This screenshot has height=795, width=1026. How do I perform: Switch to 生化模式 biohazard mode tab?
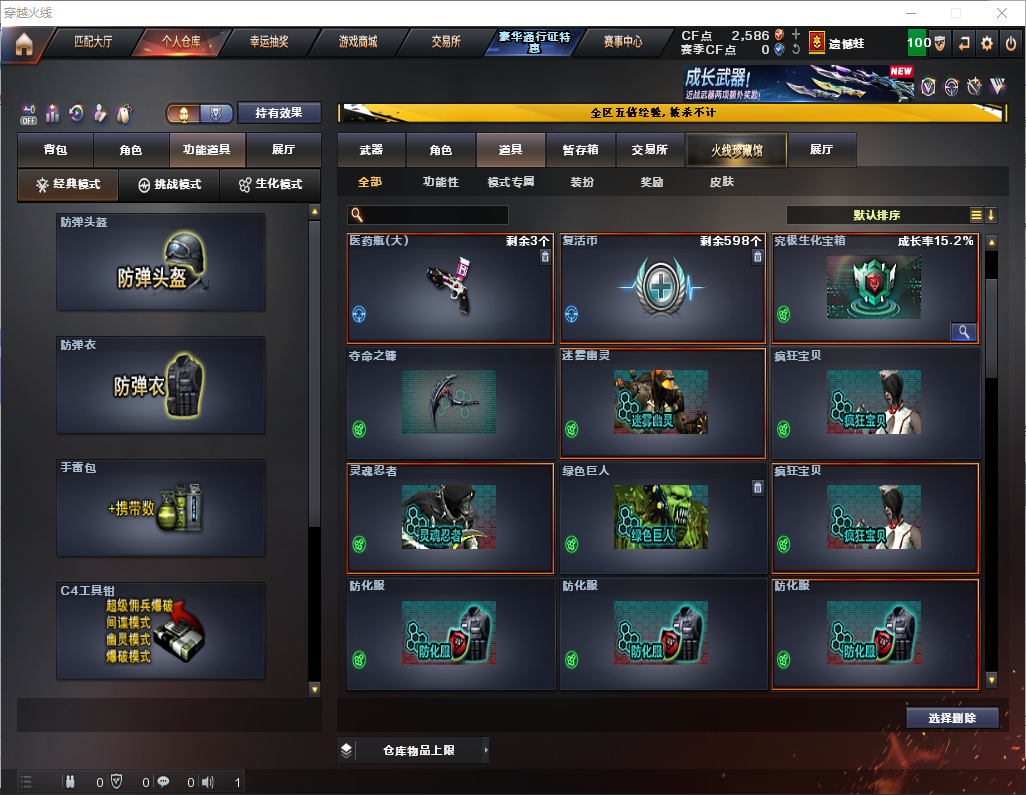point(268,185)
